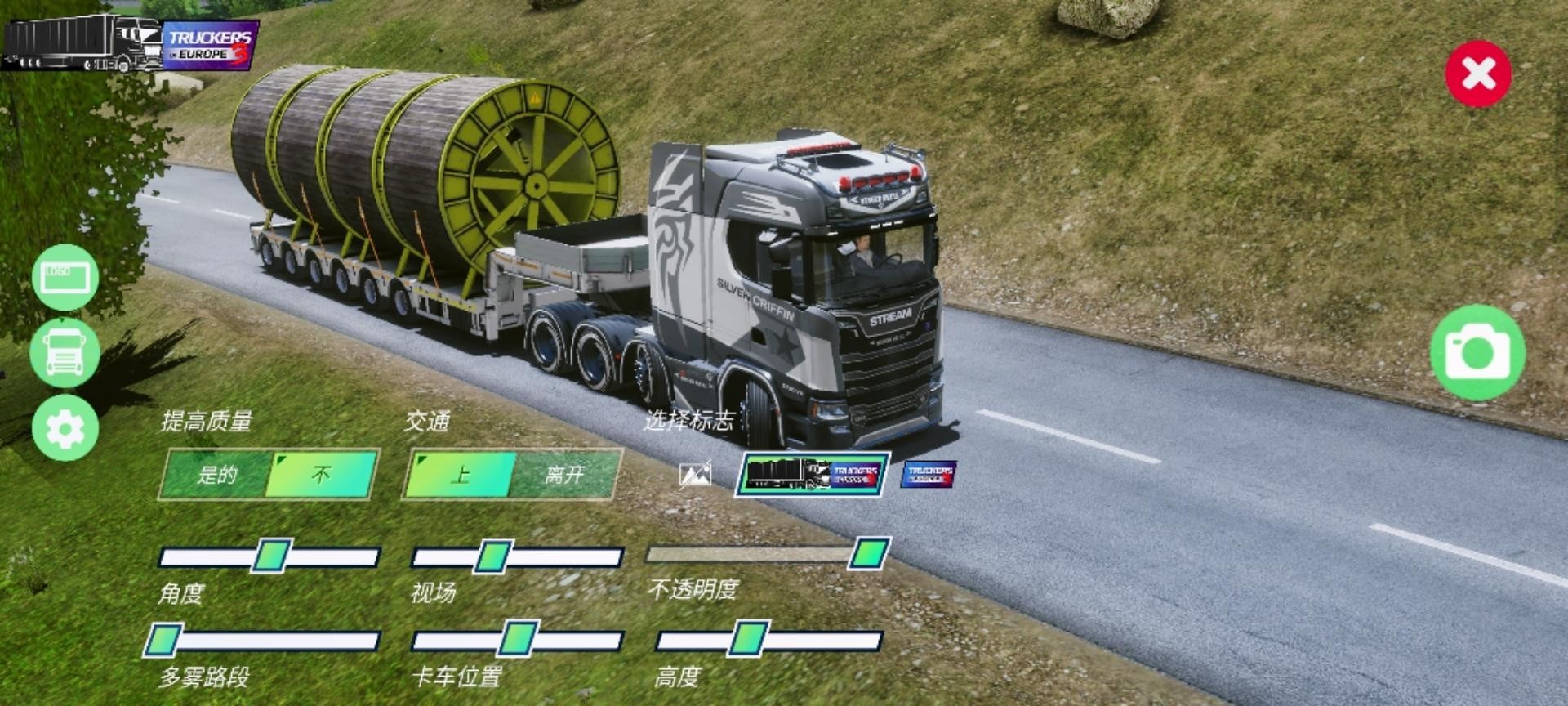Pick the small Truckers of Europe logo
The image size is (1568, 706).
click(929, 474)
